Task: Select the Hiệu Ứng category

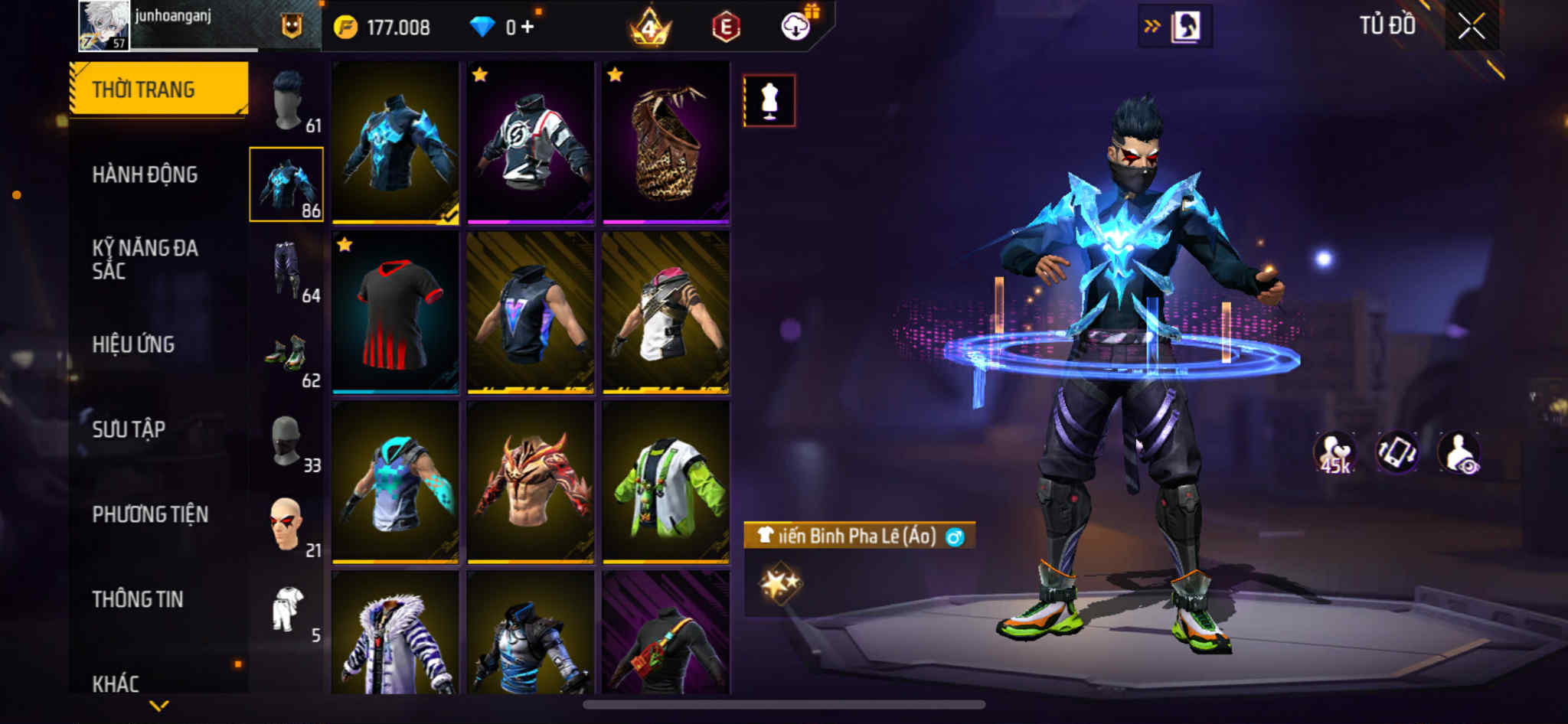Action: tap(133, 344)
